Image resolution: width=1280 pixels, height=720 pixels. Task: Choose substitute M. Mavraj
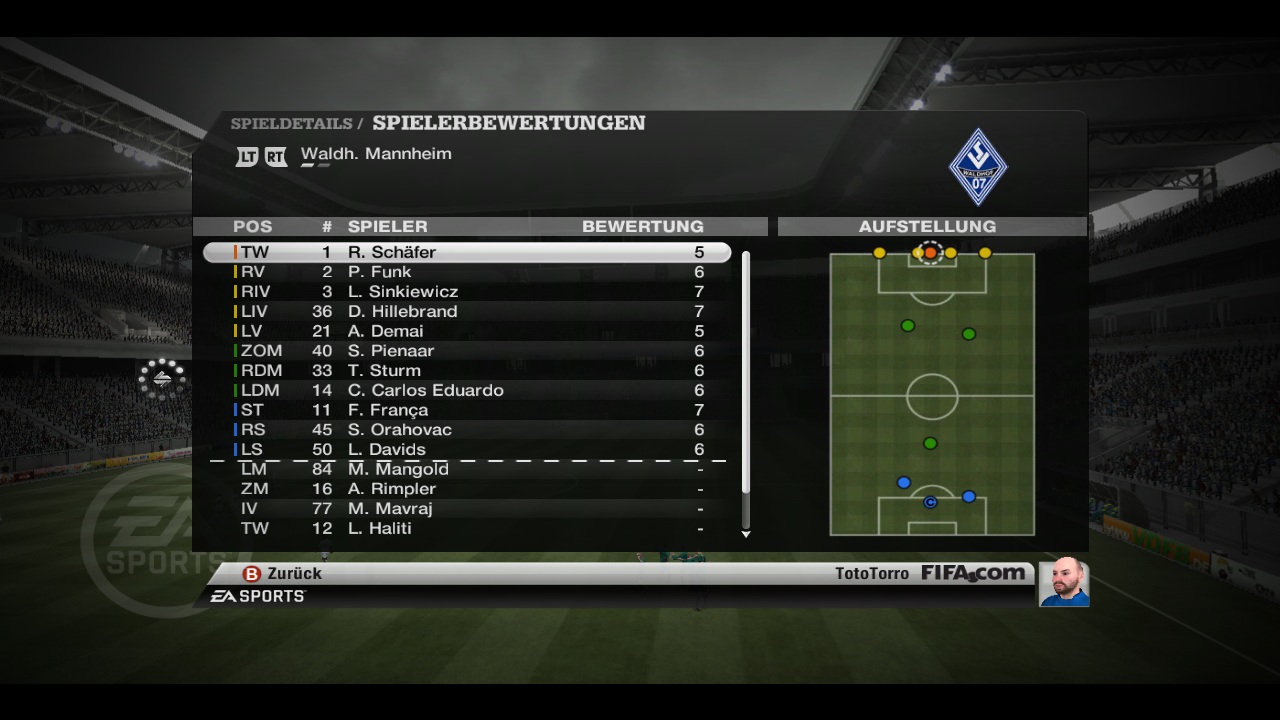[467, 509]
